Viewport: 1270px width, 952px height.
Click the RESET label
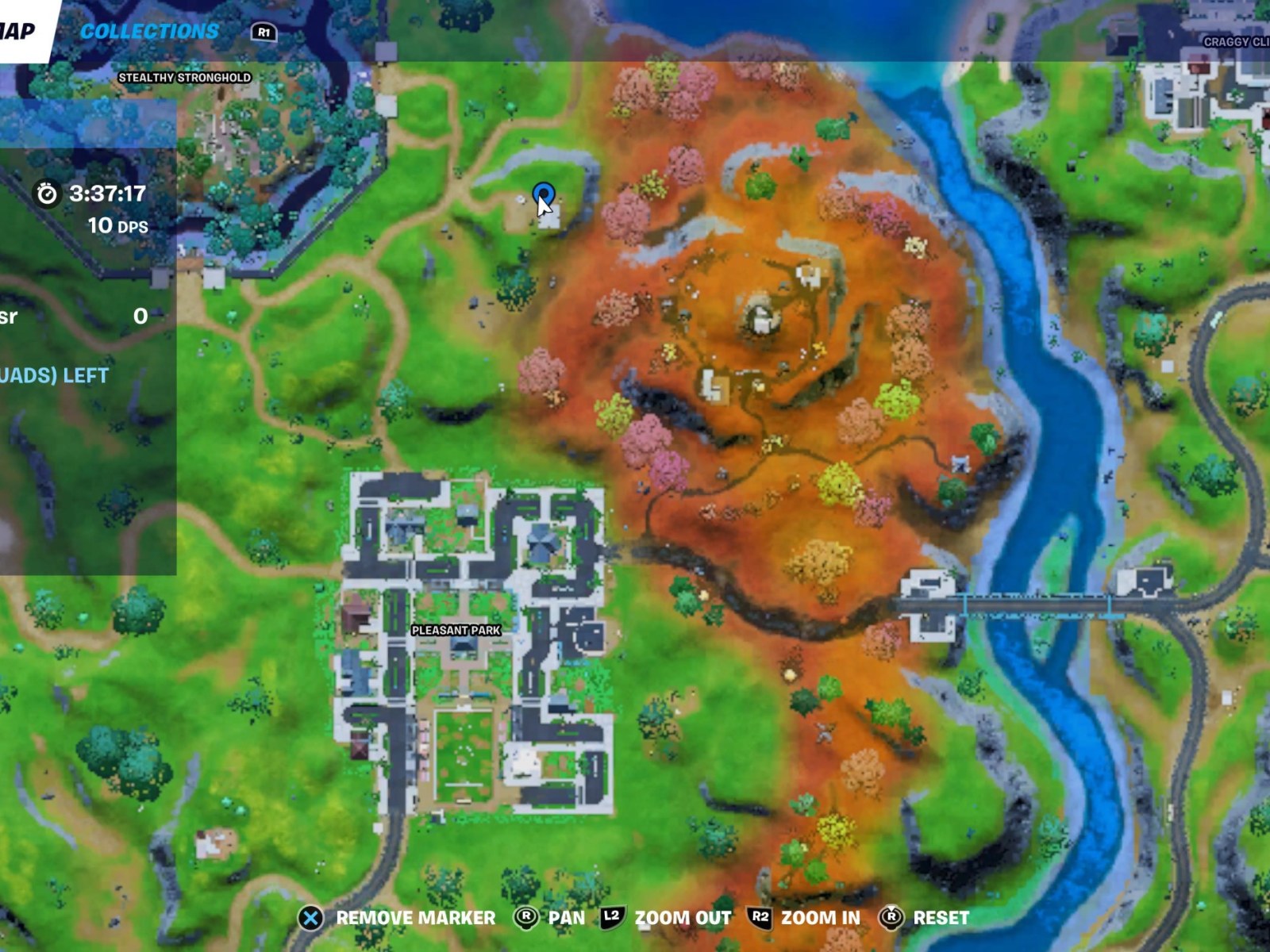click(941, 919)
